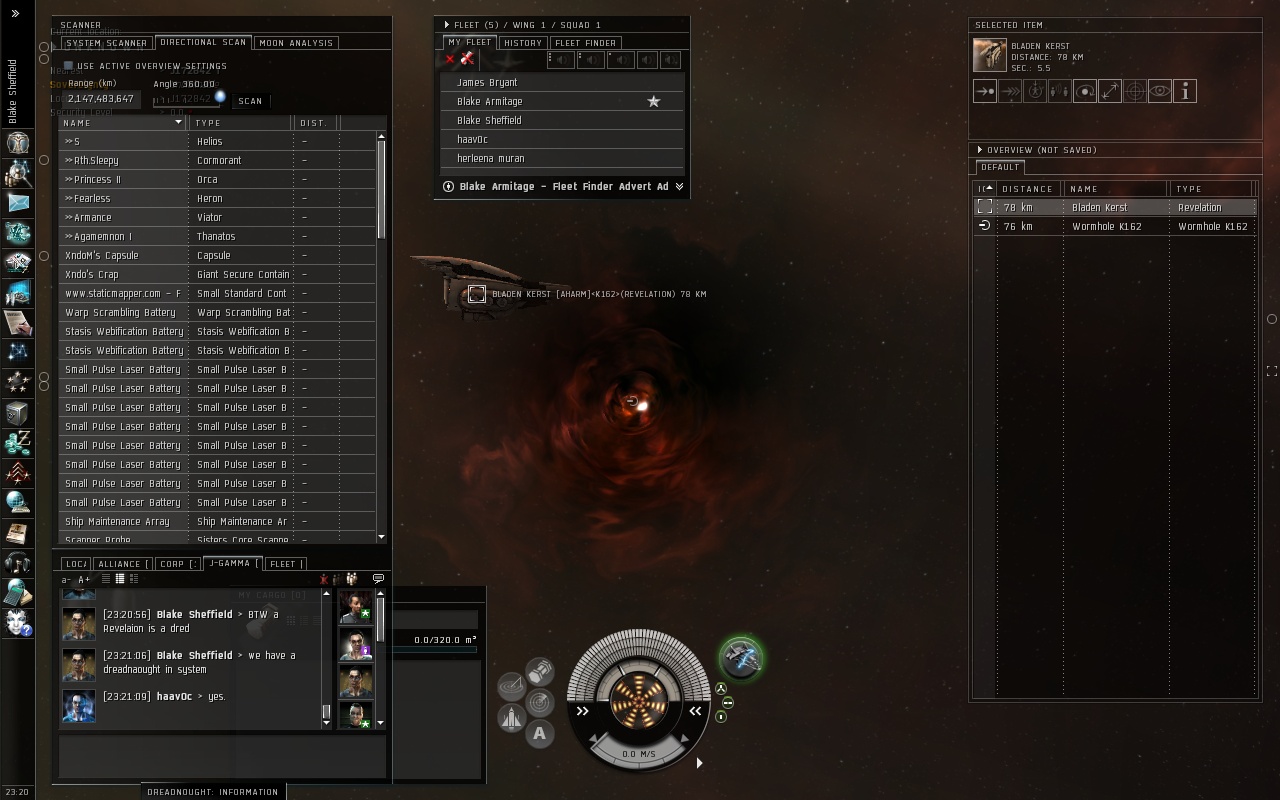Show info on the selected item
Viewport: 1280px width, 800px height.
[x=1184, y=92]
